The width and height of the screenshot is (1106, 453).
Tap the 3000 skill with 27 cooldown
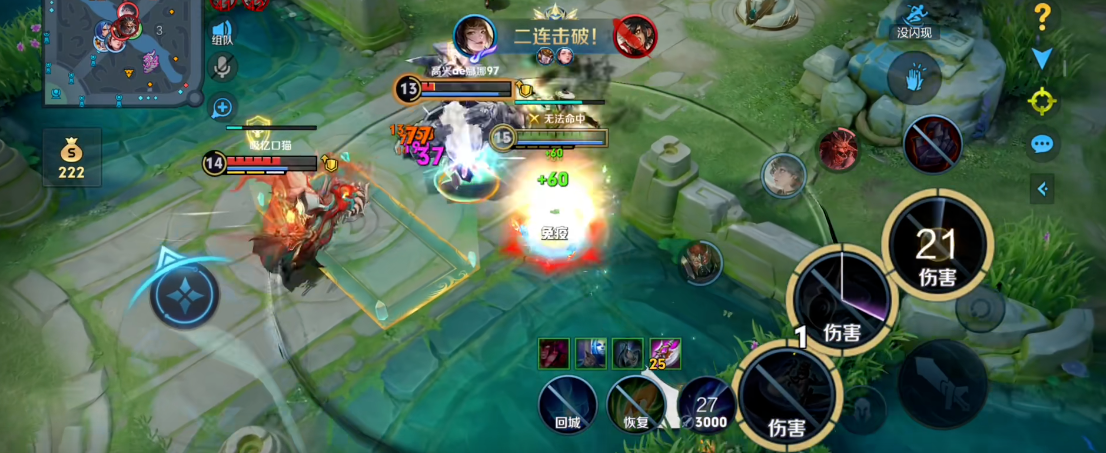pos(708,405)
